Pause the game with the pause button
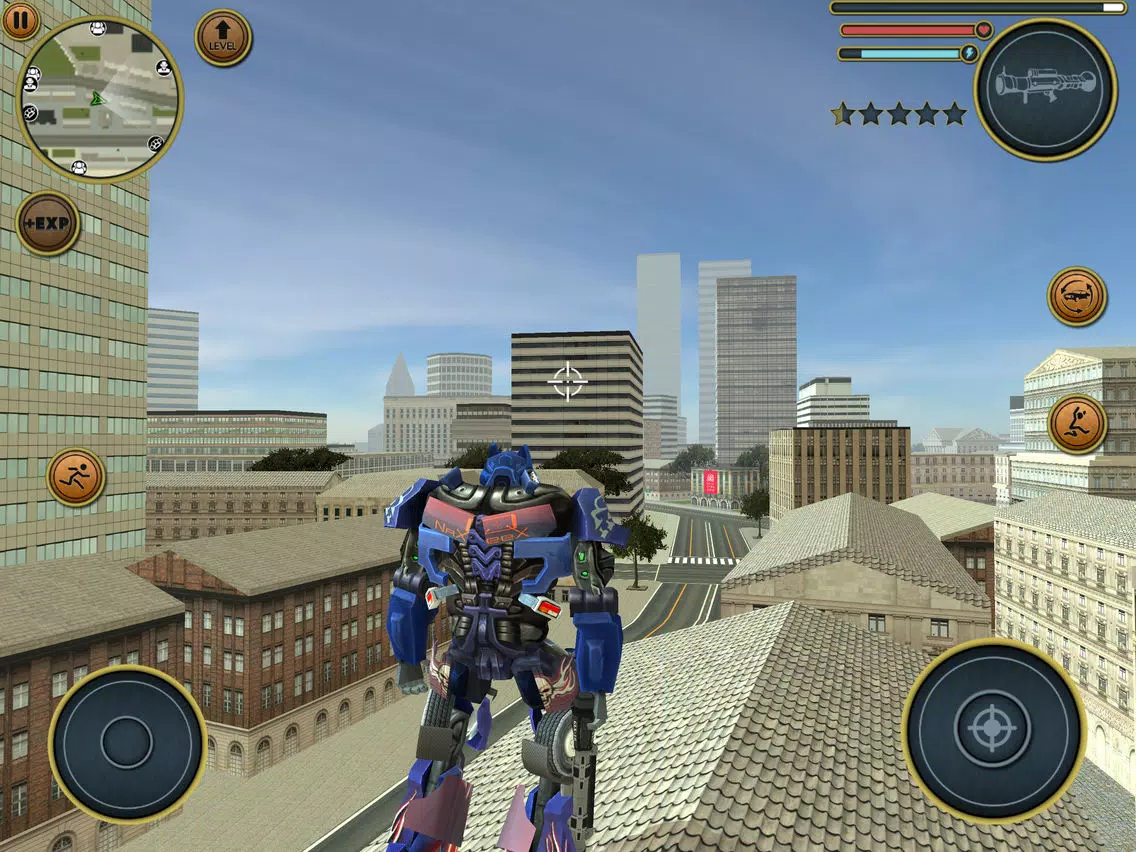 [19, 19]
